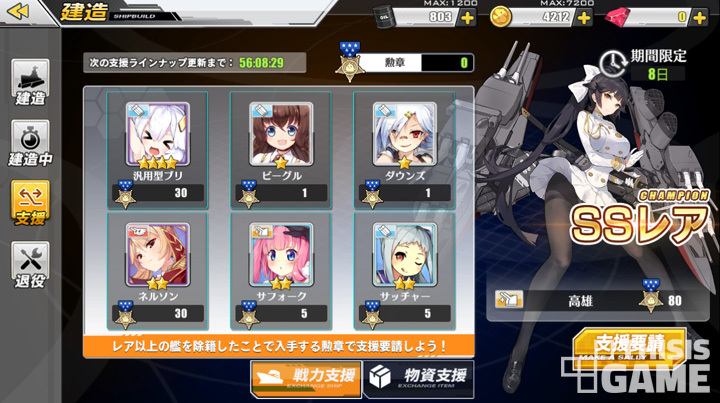Add more oil with the plus button
Screen dimensions: 720x403
tap(467, 17)
